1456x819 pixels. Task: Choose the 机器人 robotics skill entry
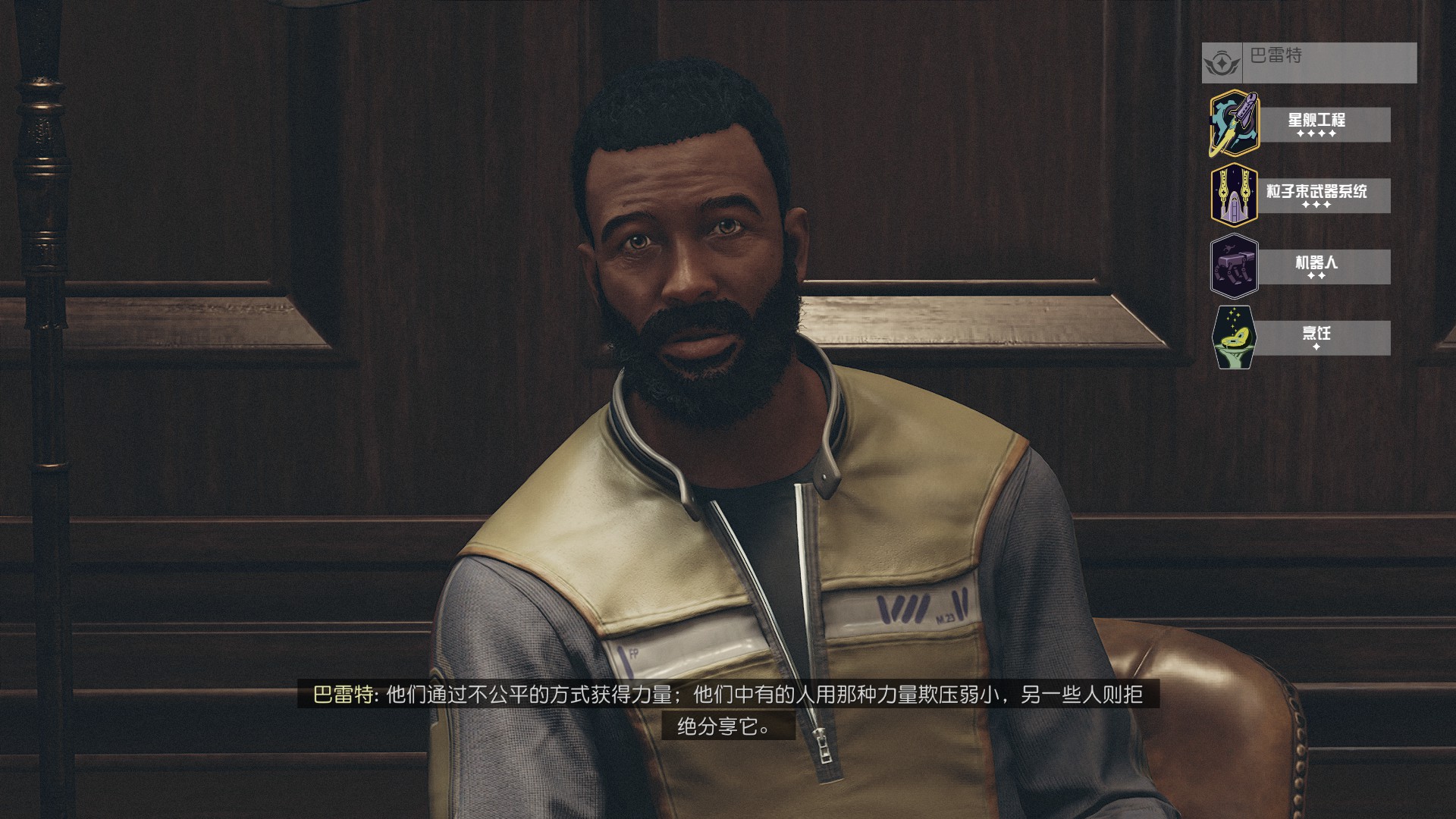click(x=1316, y=266)
